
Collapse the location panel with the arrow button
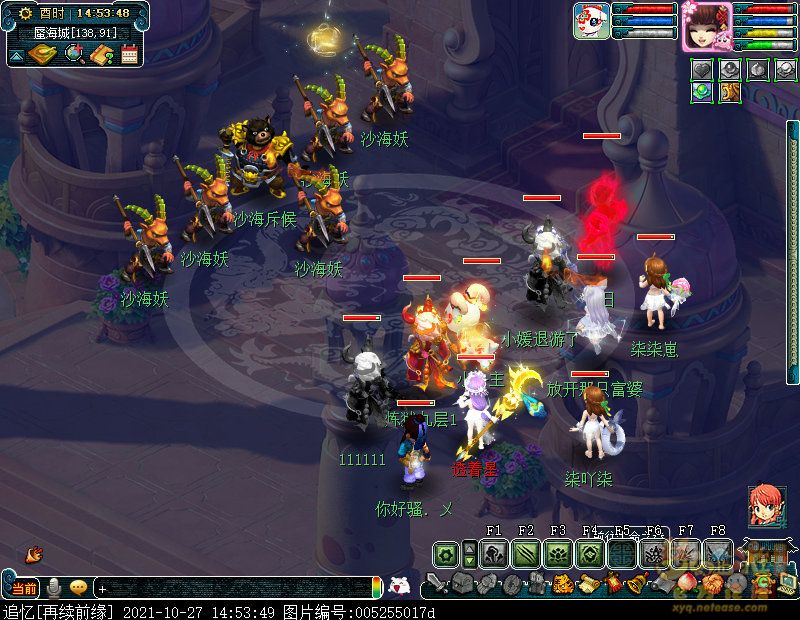coord(16,55)
